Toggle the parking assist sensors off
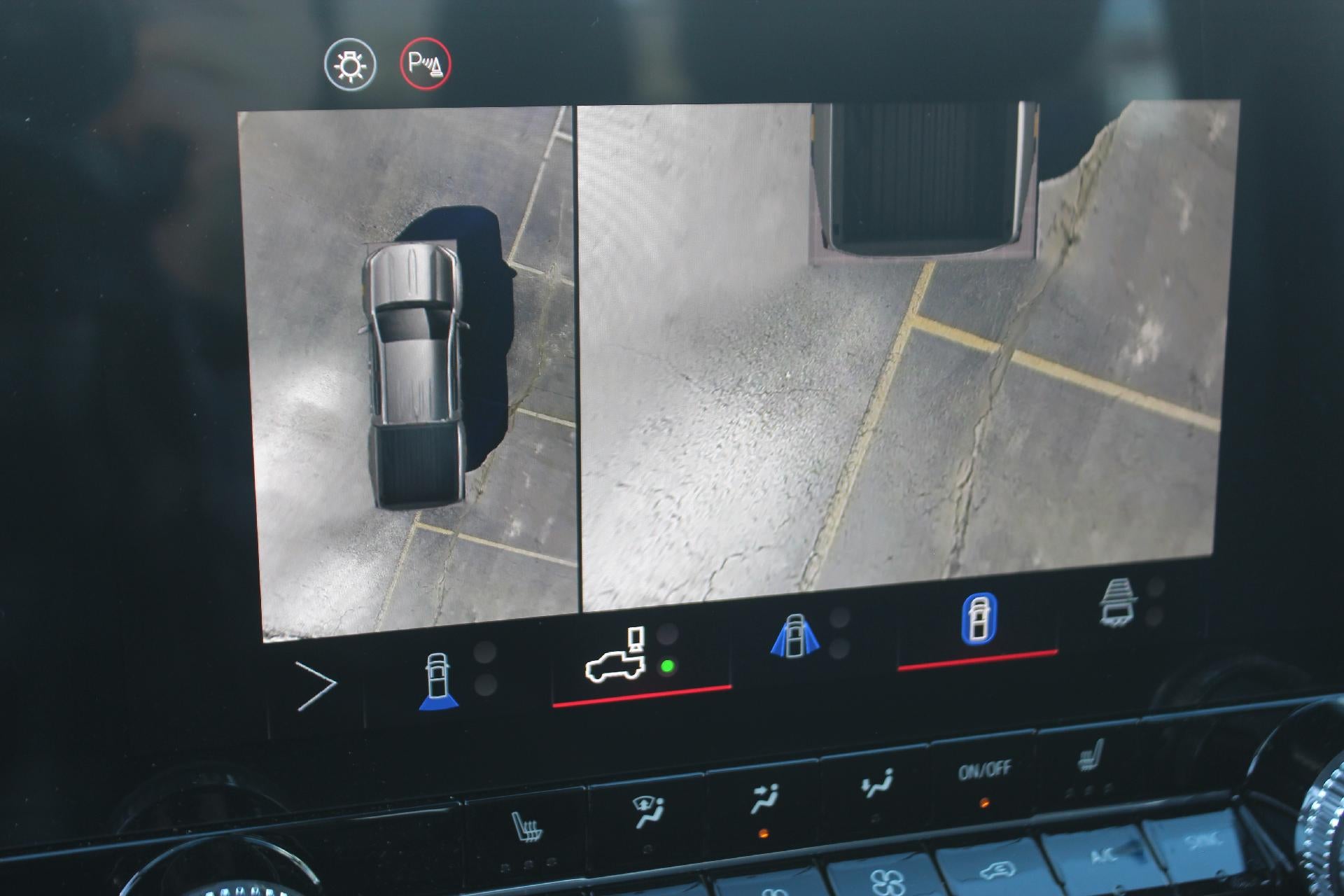The image size is (1344, 896). (420, 62)
